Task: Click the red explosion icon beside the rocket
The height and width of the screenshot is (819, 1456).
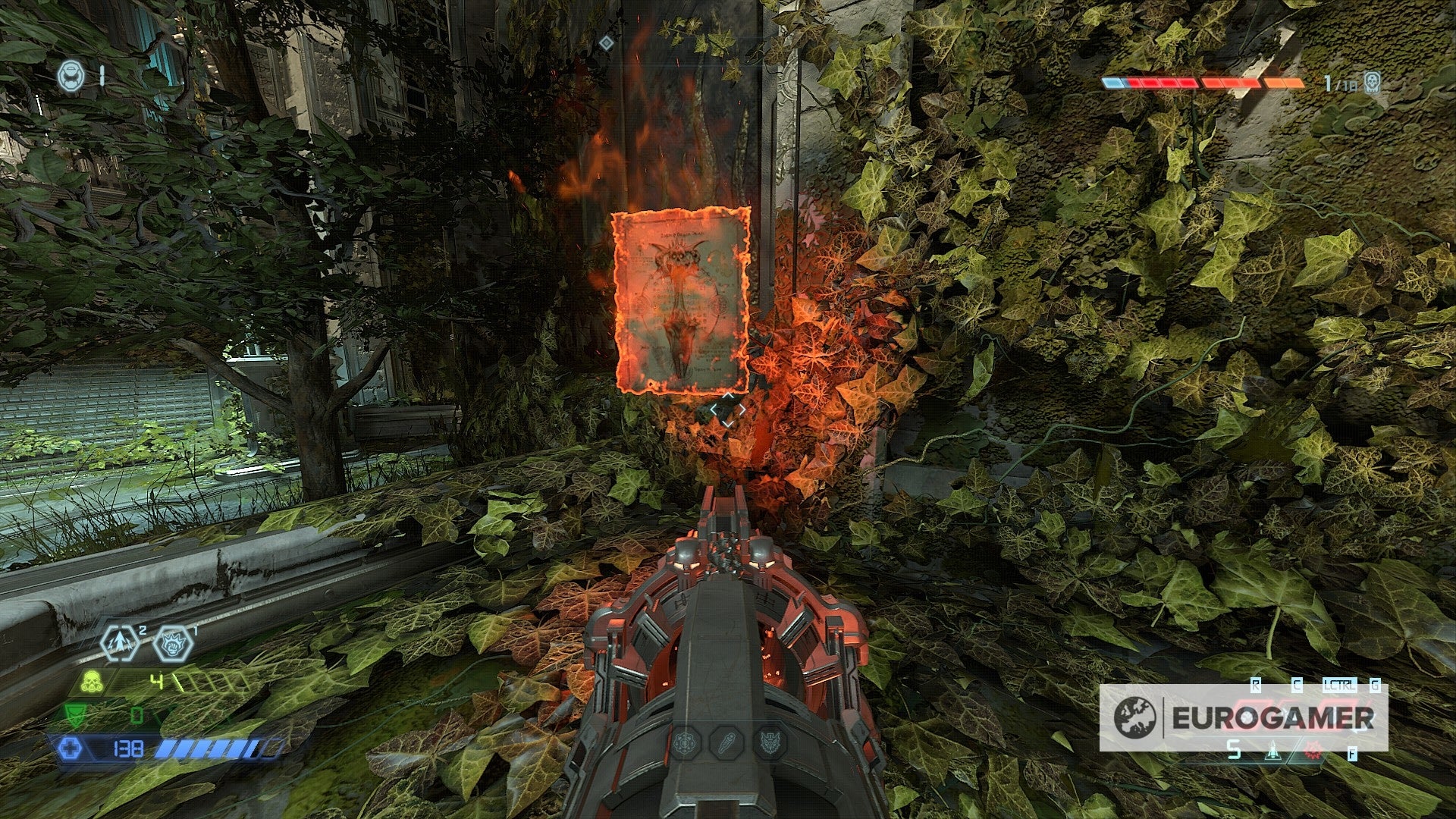Action: click(x=1313, y=752)
